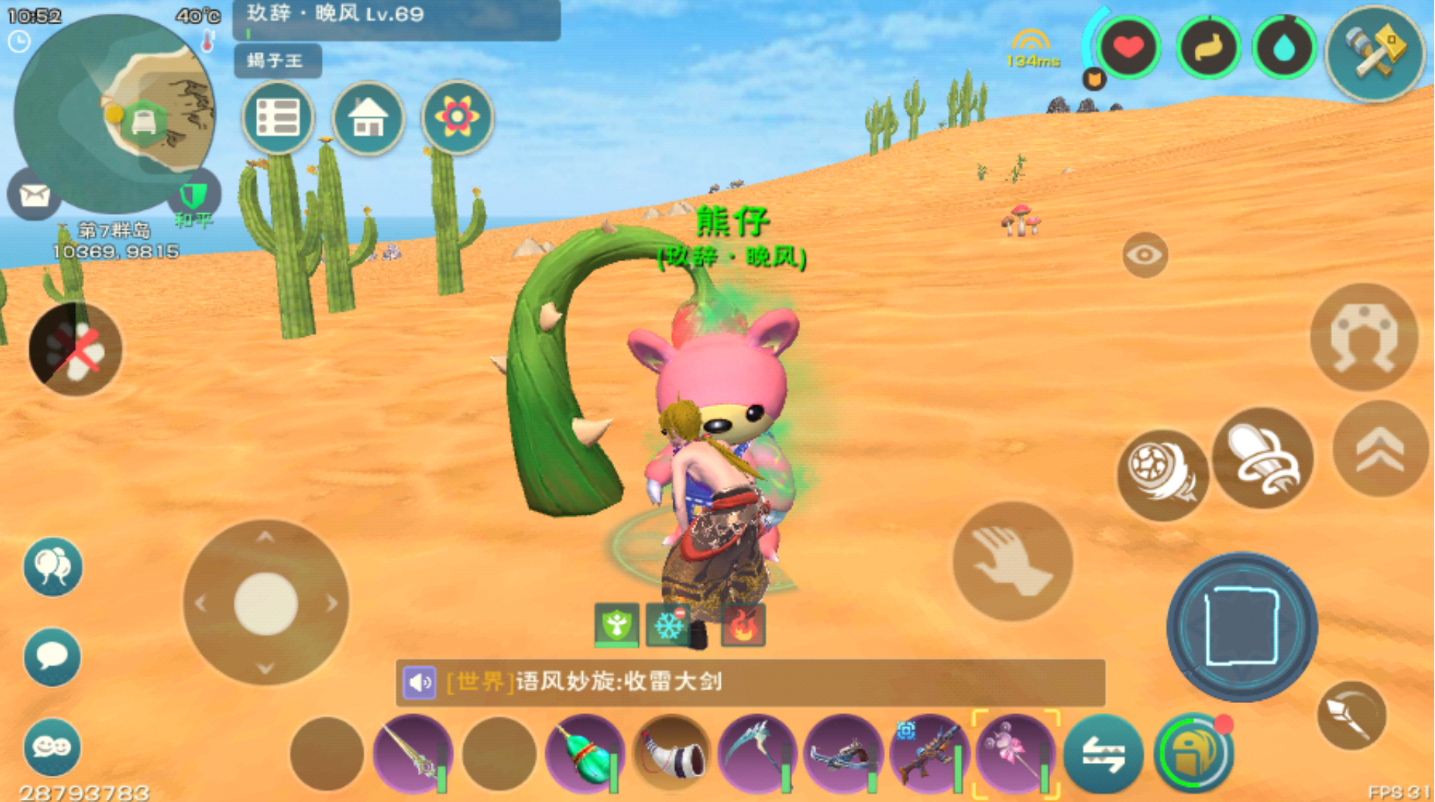Select the crossbow hotbar slot
The height and width of the screenshot is (802, 1435).
843,754
